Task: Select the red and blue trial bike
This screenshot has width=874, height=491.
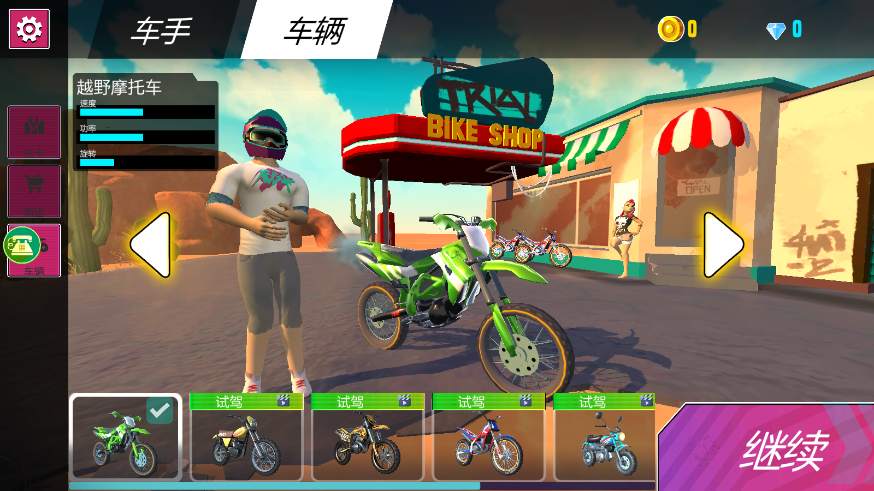Action: [488, 443]
